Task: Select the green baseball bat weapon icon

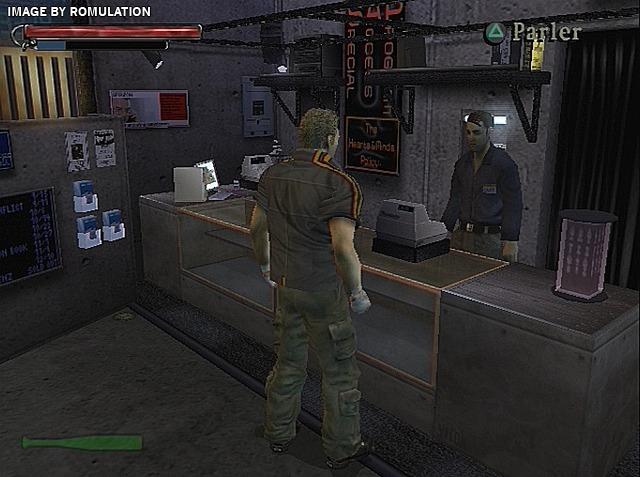Action: 82,442
